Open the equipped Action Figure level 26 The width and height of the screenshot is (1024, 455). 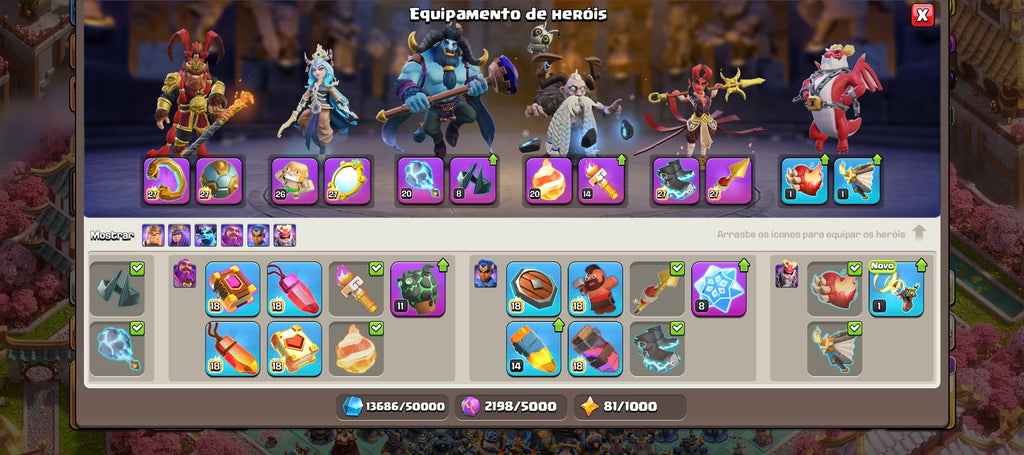[296, 181]
